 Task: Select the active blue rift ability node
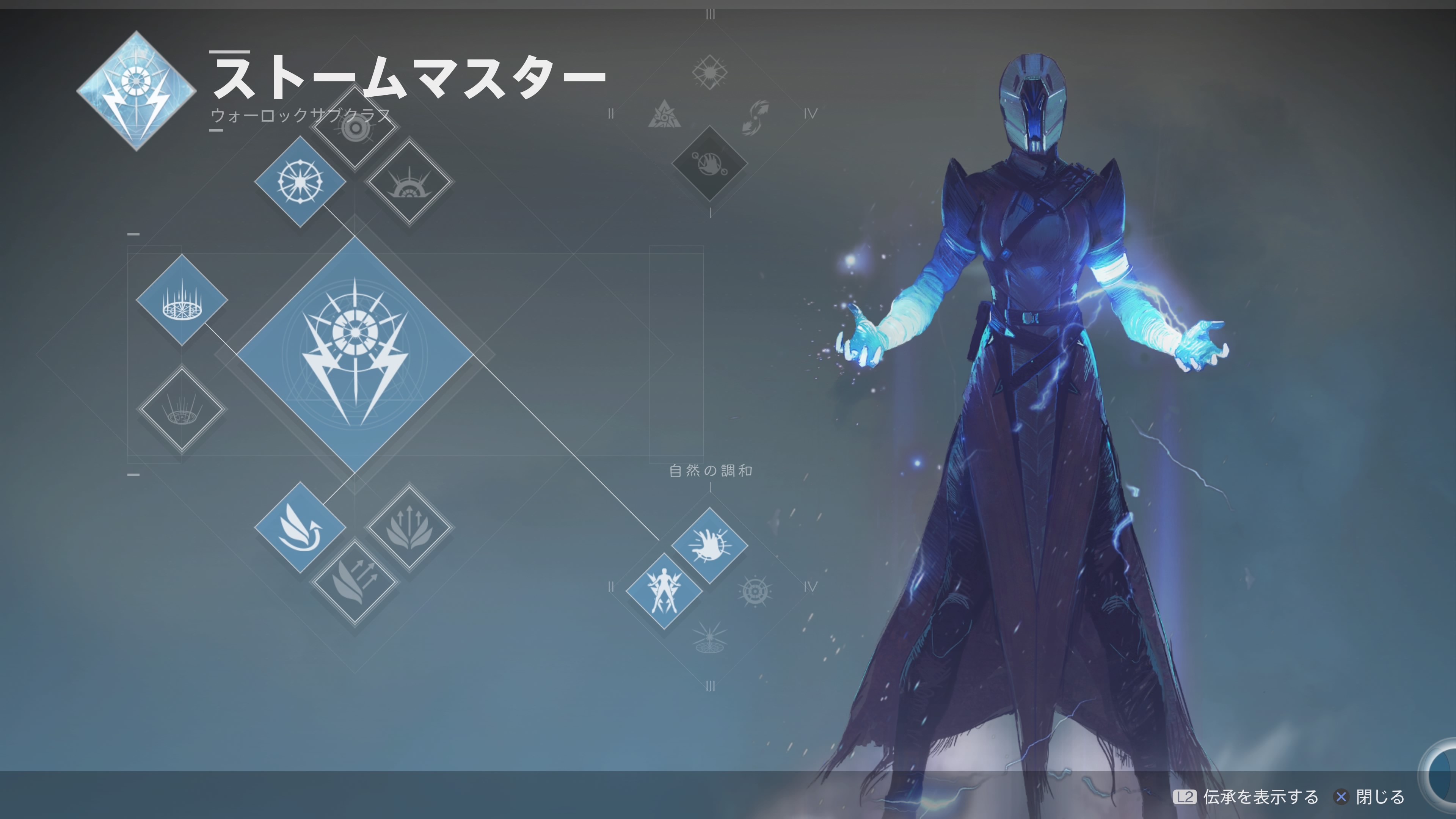click(182, 300)
